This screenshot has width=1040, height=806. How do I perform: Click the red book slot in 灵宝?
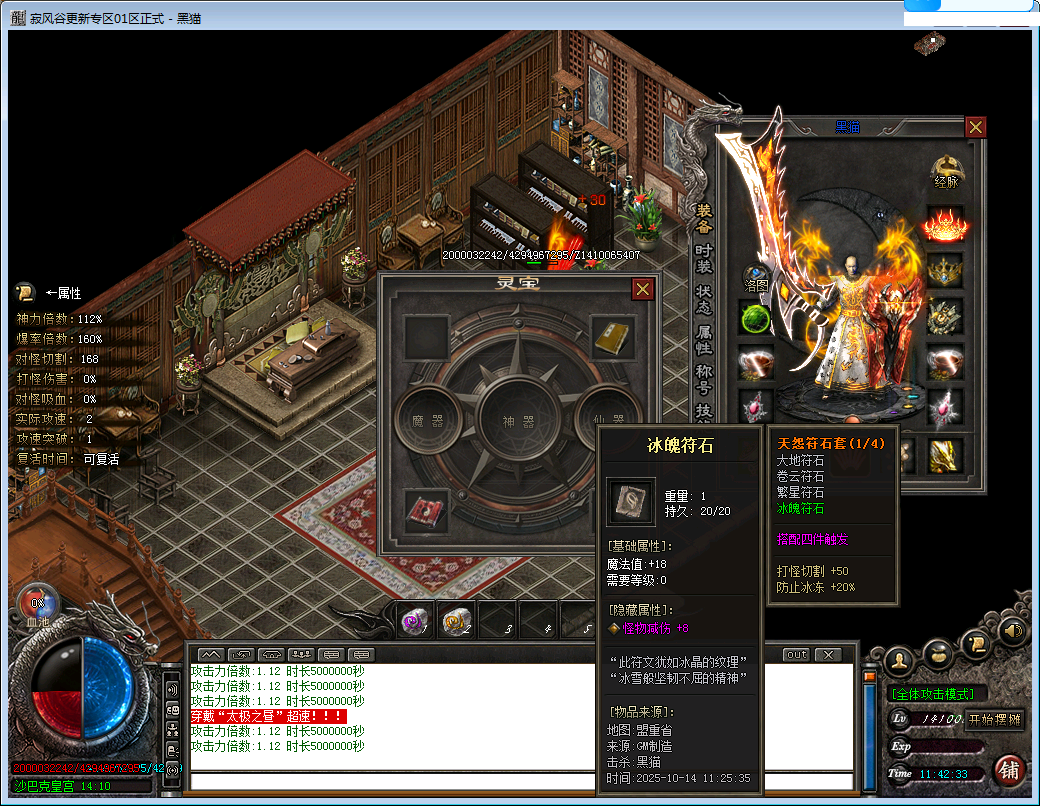426,511
